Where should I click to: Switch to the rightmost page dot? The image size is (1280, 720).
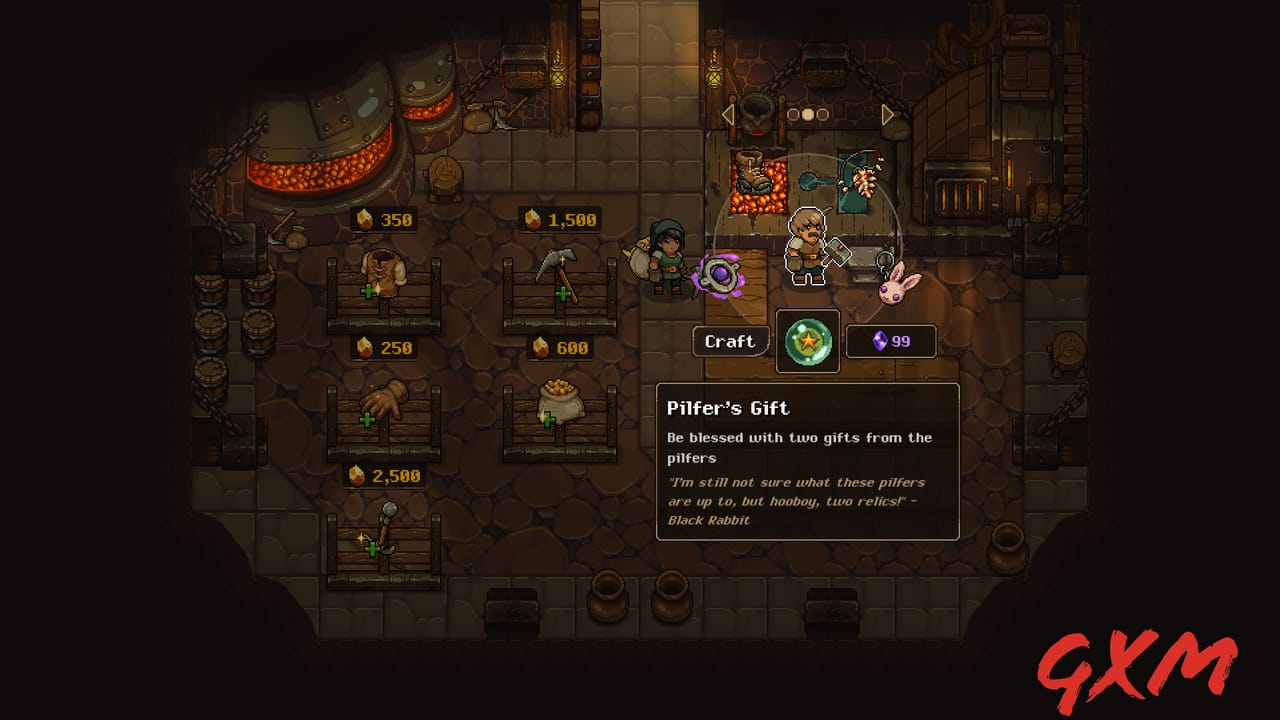pos(823,113)
